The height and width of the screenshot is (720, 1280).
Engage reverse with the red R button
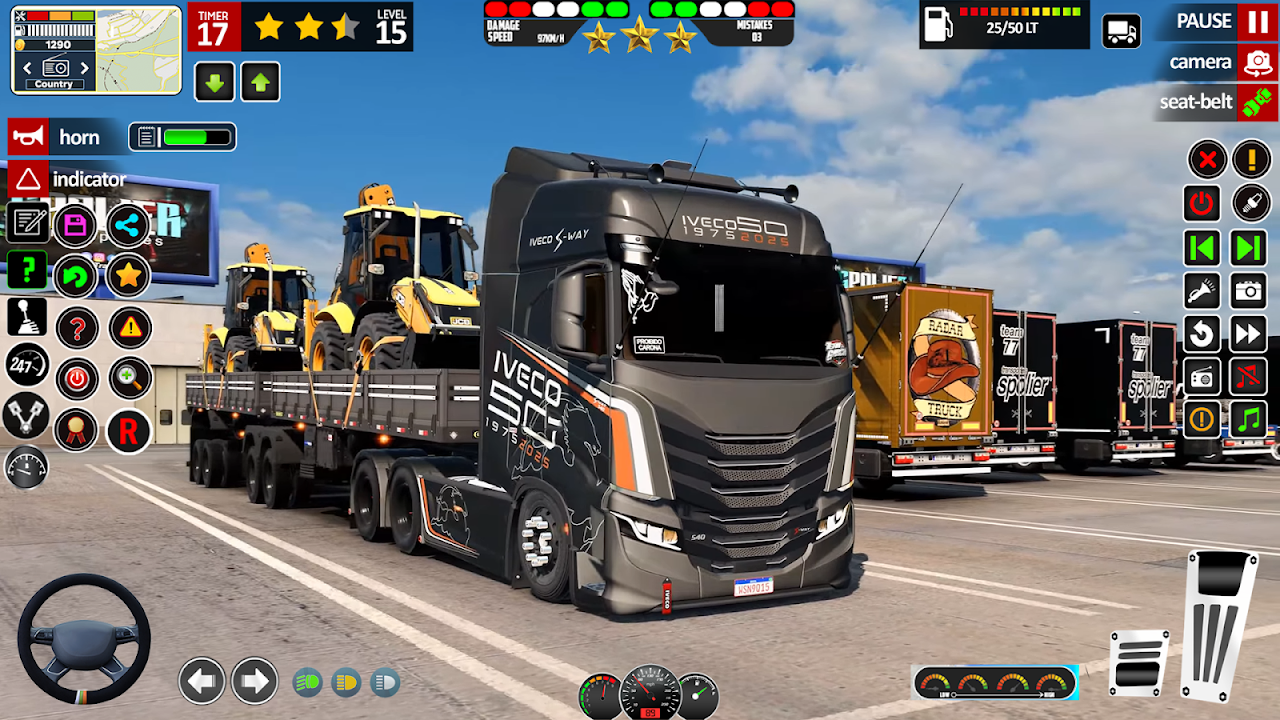(x=128, y=431)
